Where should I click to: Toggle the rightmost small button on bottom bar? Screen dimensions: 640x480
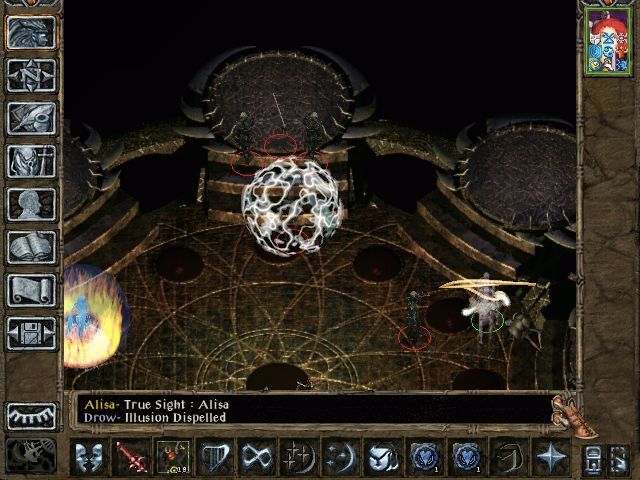point(622,458)
